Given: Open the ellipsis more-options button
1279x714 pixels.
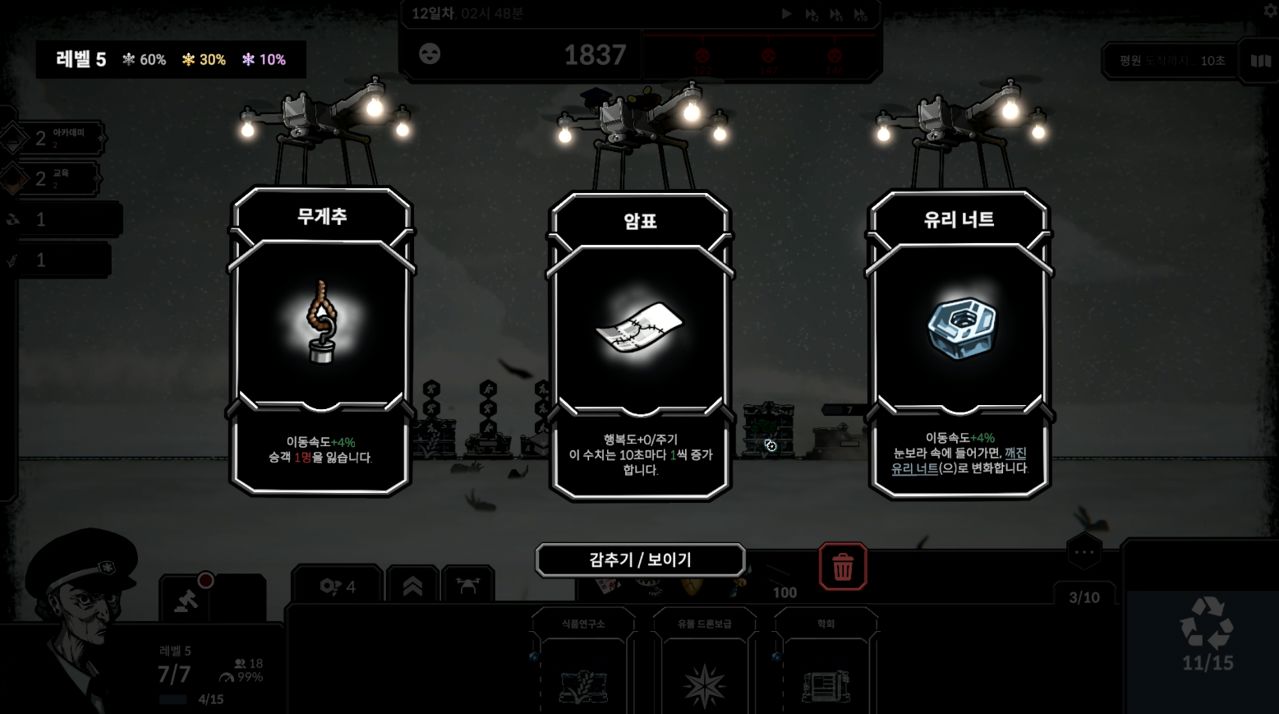Looking at the screenshot, I should tap(1084, 551).
